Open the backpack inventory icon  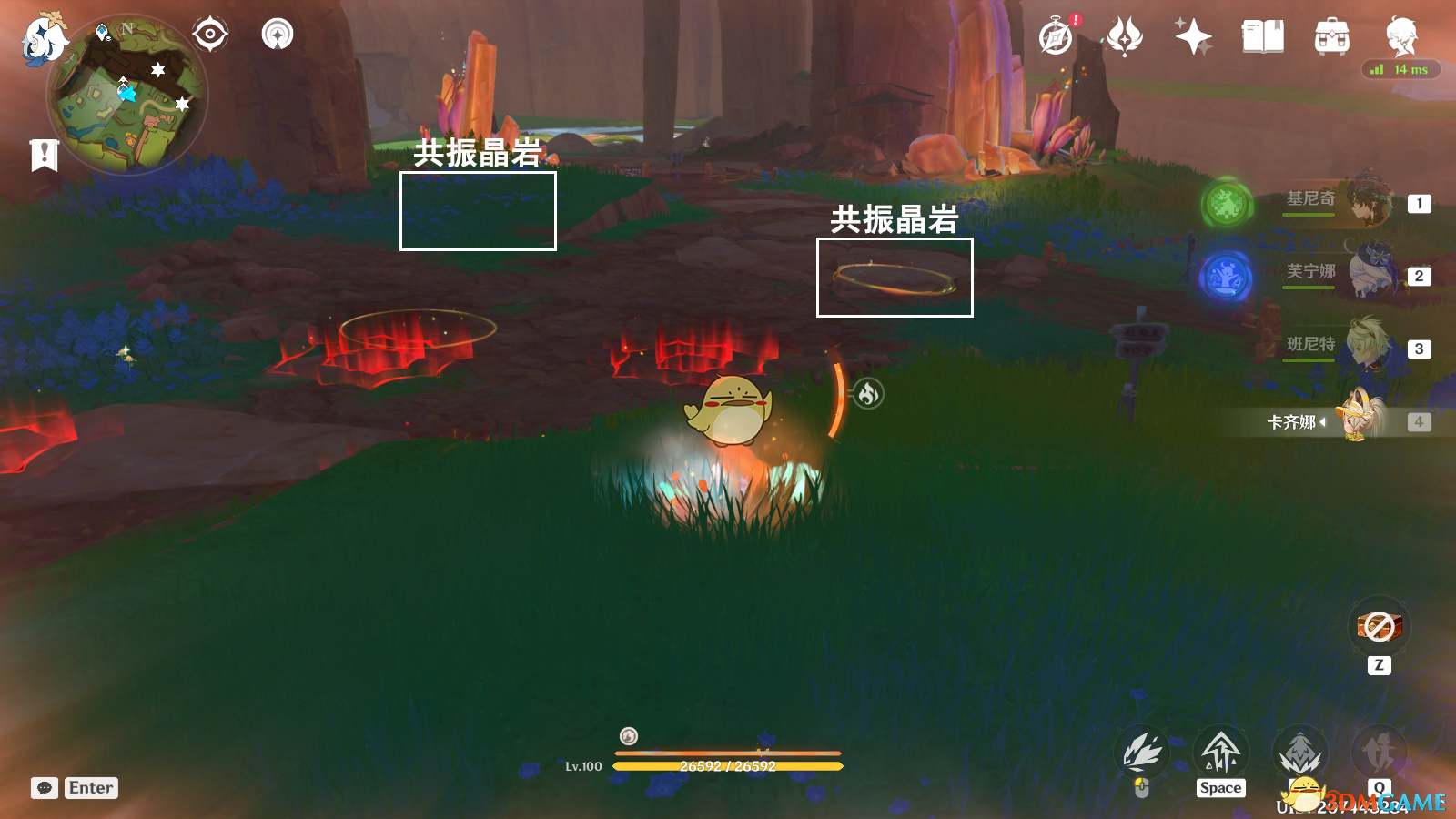coord(1329,36)
